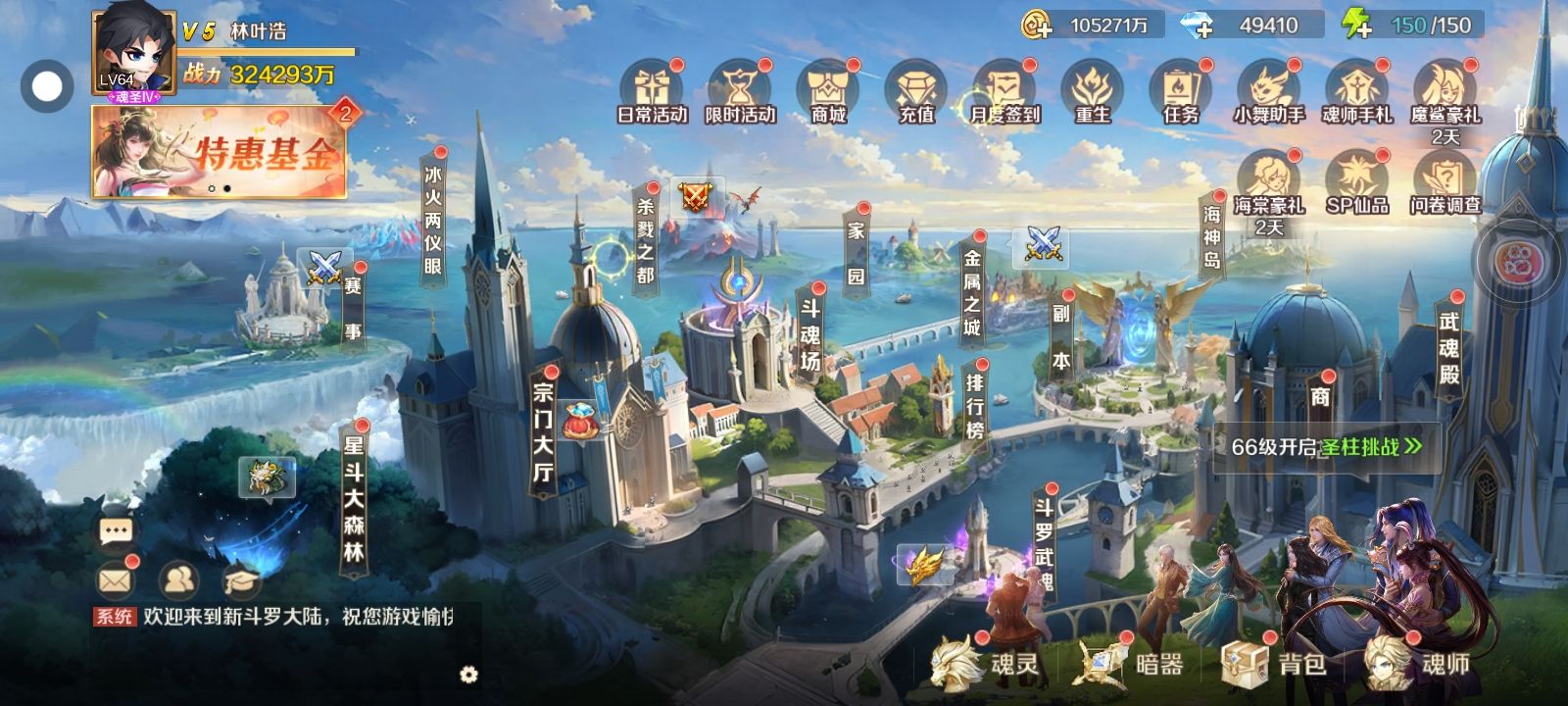Open the chat settings gear
This screenshot has width=1568, height=706.
click(x=468, y=675)
